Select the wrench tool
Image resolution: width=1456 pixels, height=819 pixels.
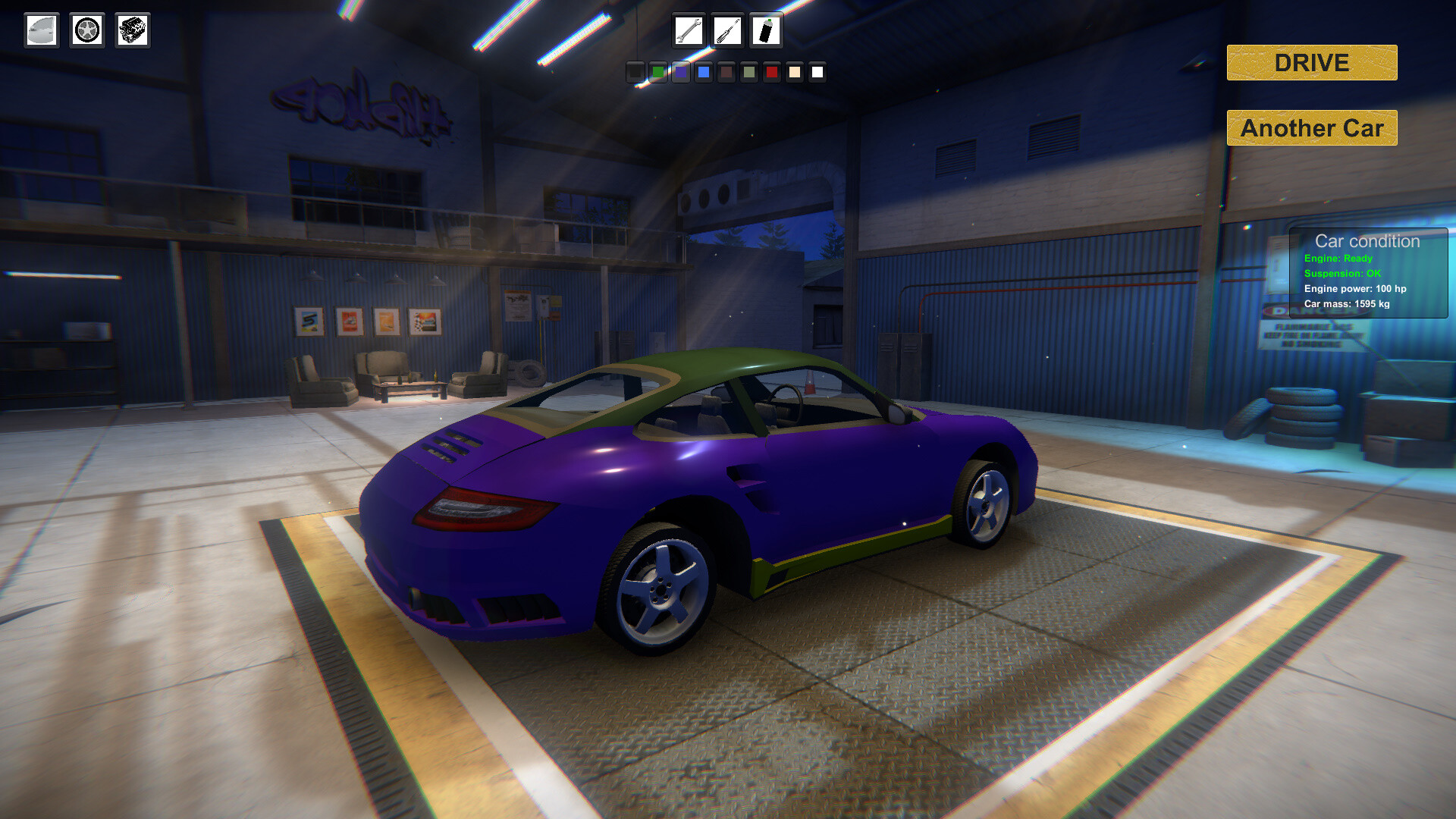(x=689, y=31)
